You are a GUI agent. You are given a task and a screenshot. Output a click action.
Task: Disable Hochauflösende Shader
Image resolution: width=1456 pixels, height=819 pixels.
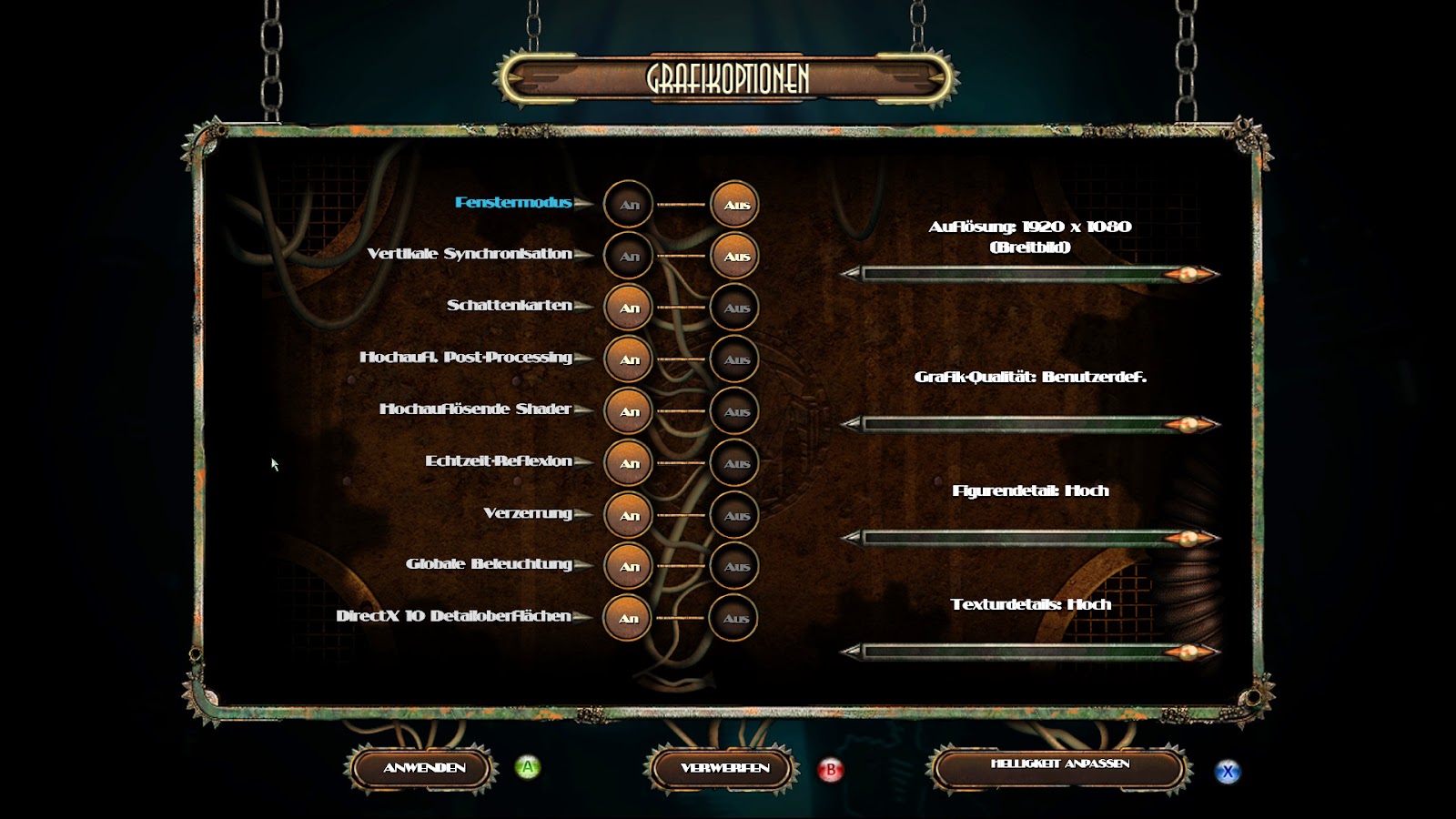pyautogui.click(x=733, y=411)
